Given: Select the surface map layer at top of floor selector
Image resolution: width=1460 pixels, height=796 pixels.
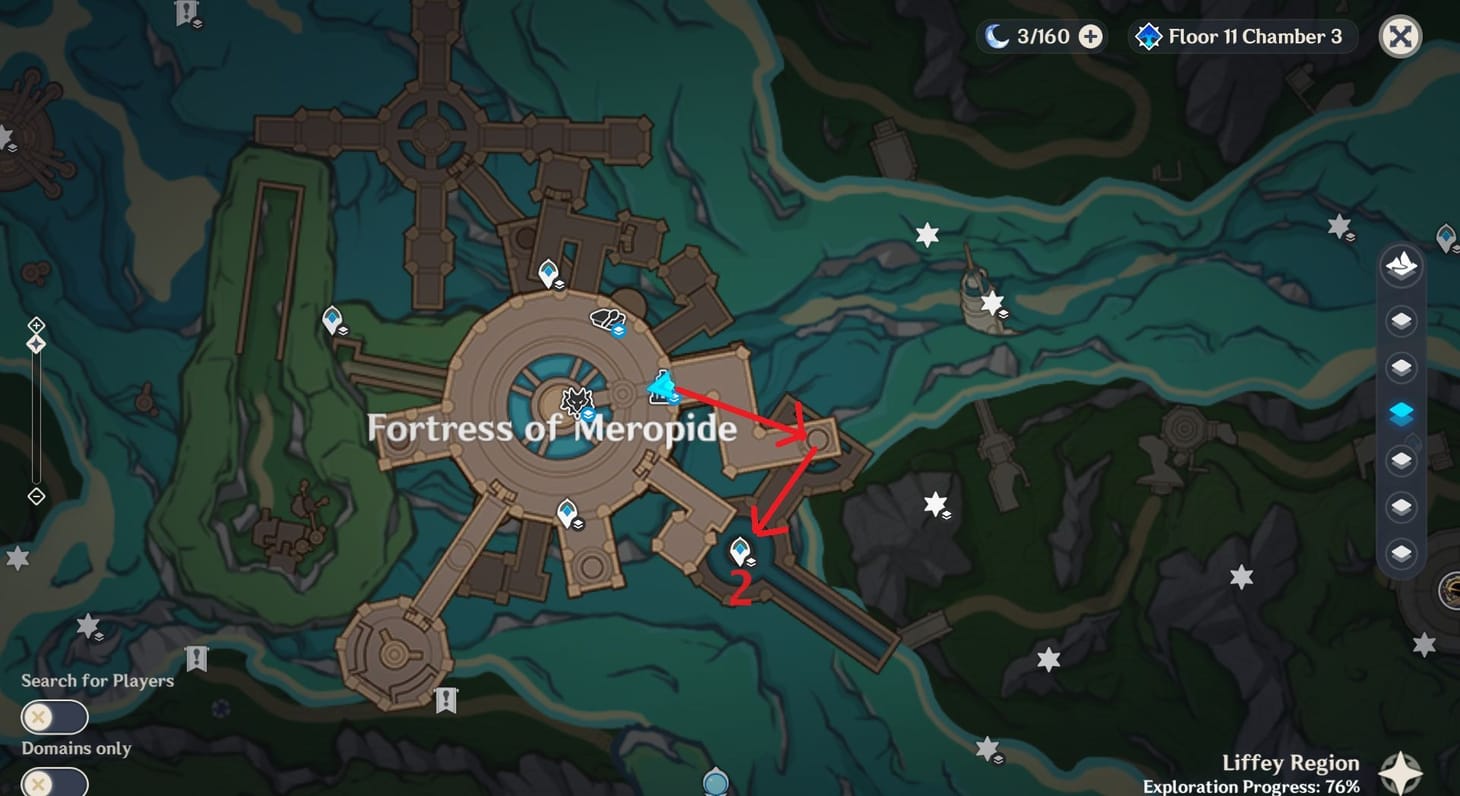Looking at the screenshot, I should point(1400,264).
